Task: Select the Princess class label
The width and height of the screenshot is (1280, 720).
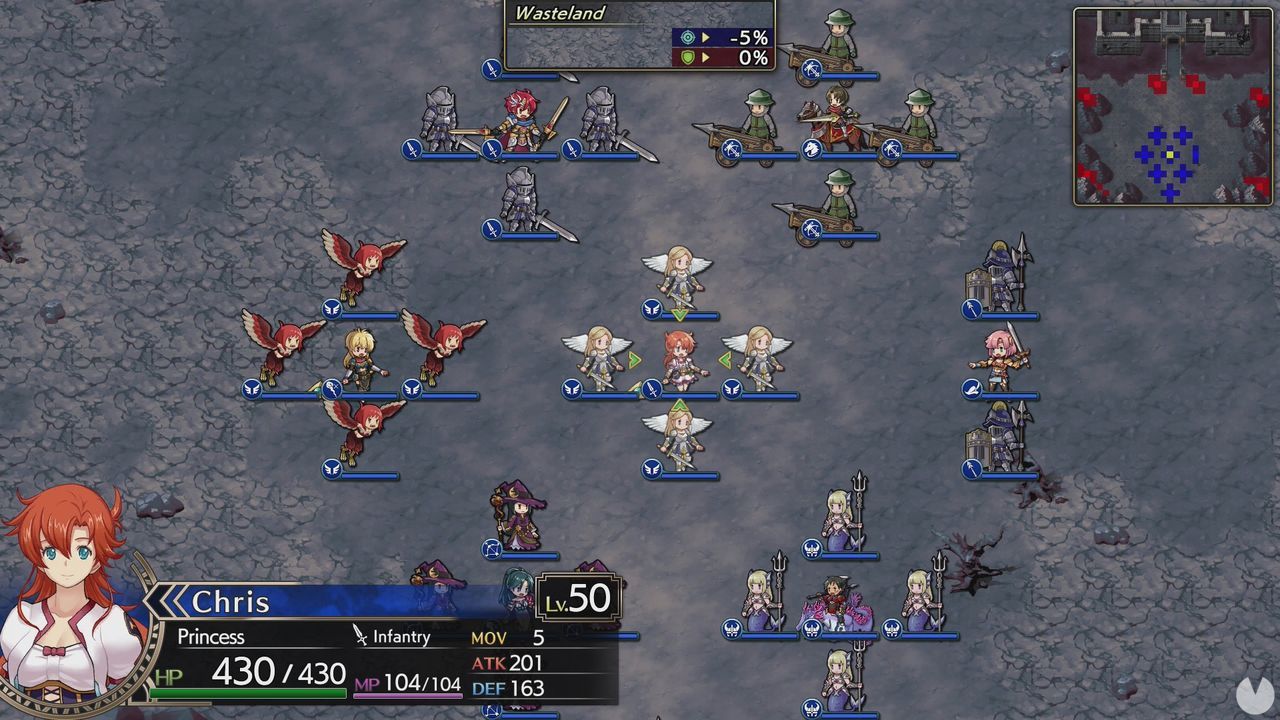Action: (x=212, y=637)
